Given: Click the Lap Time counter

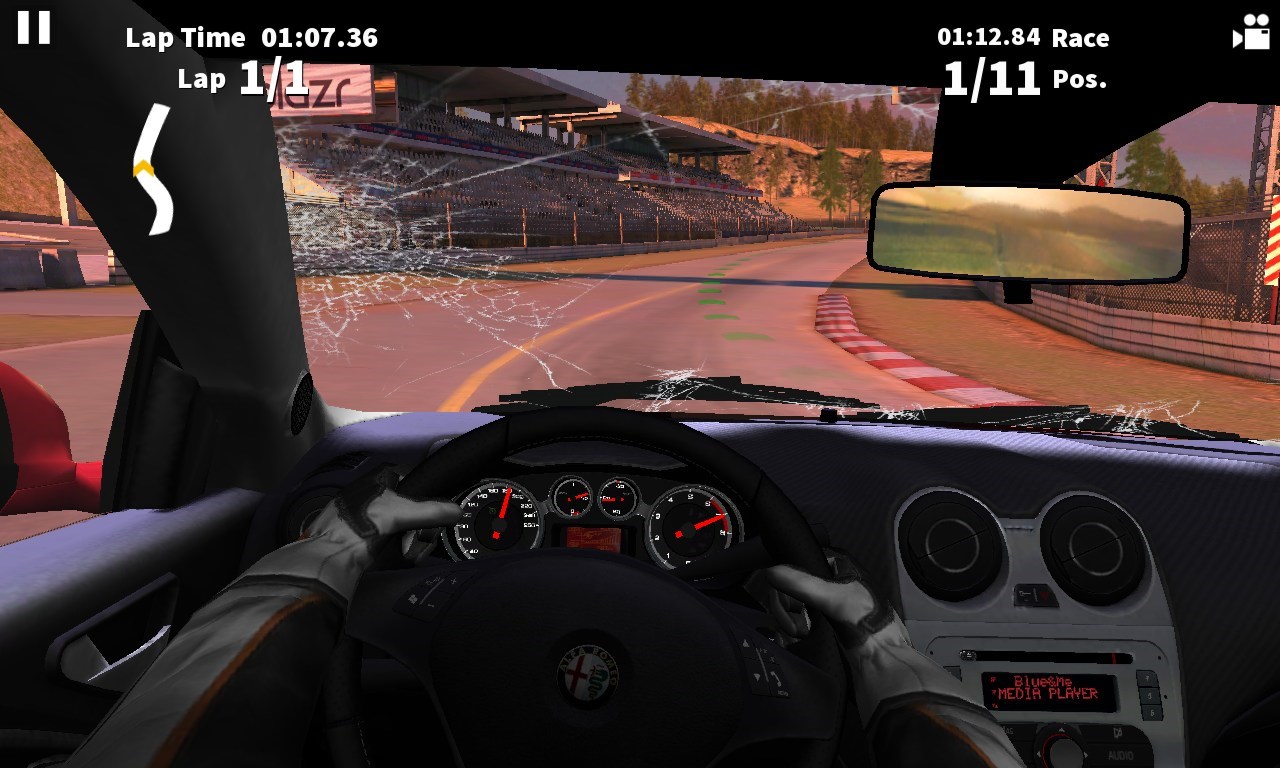Looking at the screenshot, I should pyautogui.click(x=253, y=37).
